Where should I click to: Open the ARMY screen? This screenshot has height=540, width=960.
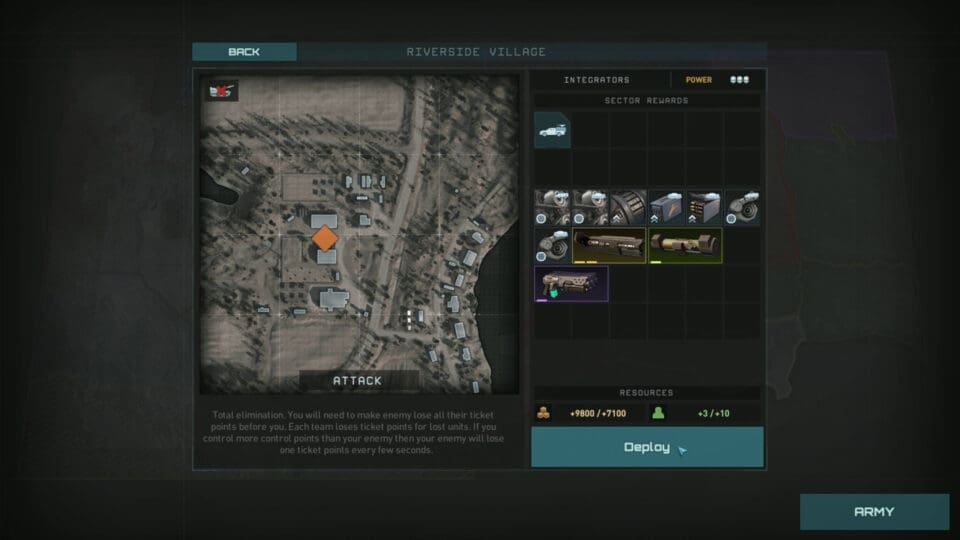(874, 512)
